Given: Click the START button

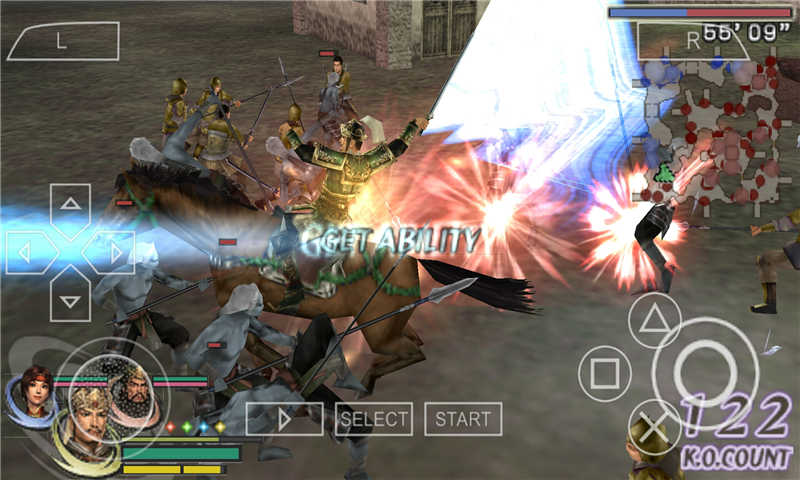Looking at the screenshot, I should [x=463, y=419].
